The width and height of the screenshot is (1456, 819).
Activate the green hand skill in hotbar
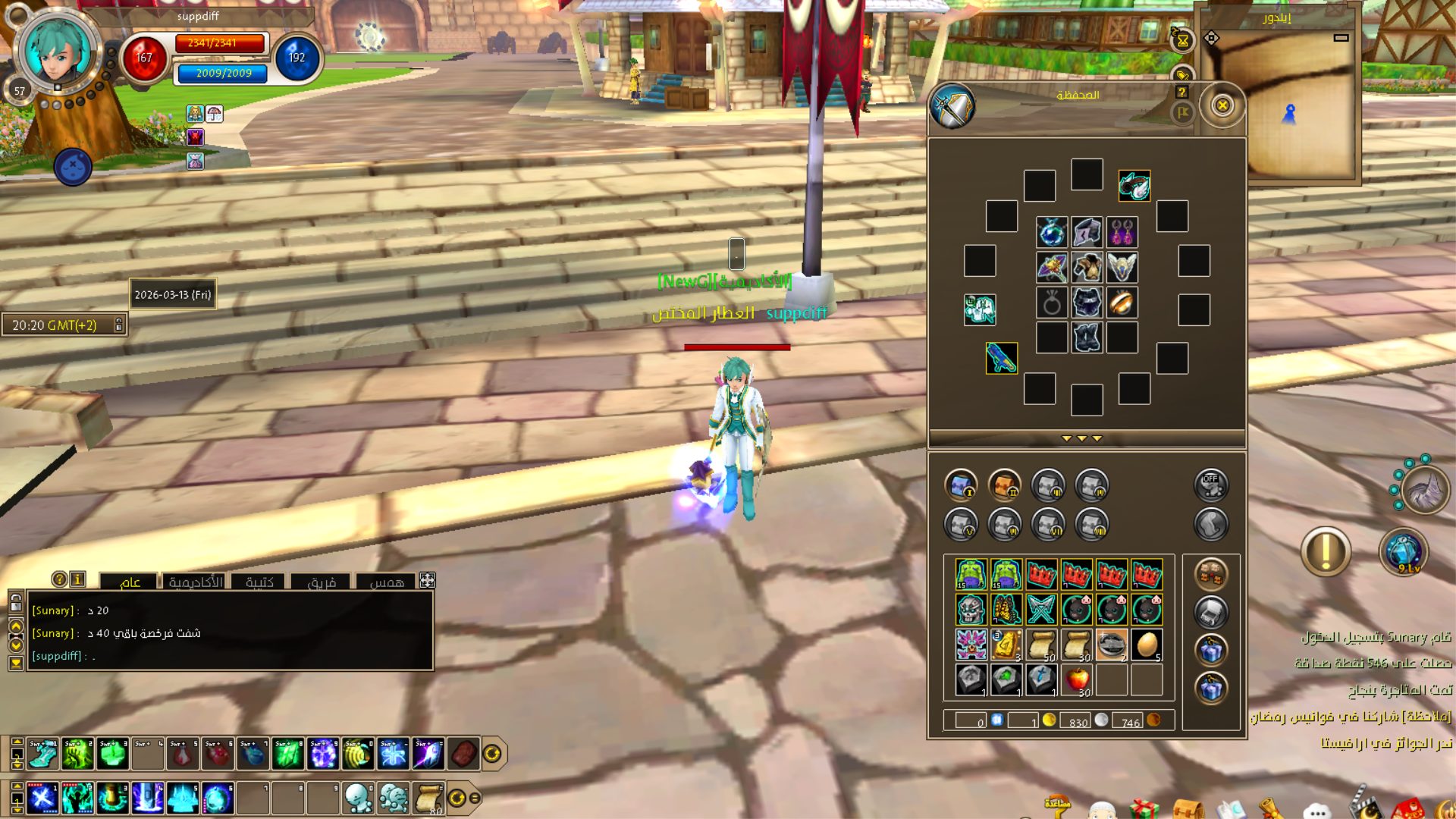tap(77, 754)
